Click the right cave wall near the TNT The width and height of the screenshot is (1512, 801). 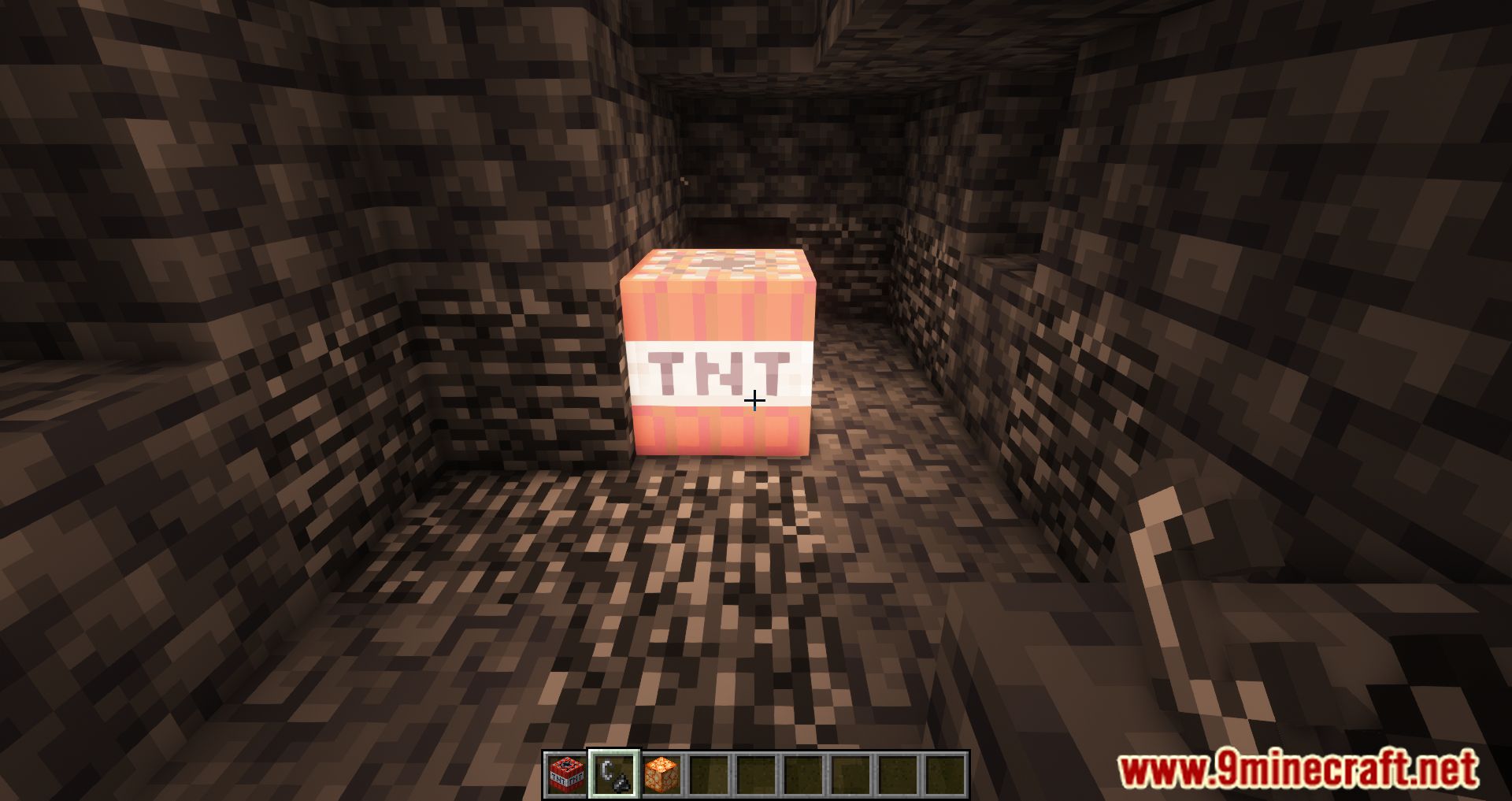pos(984,354)
